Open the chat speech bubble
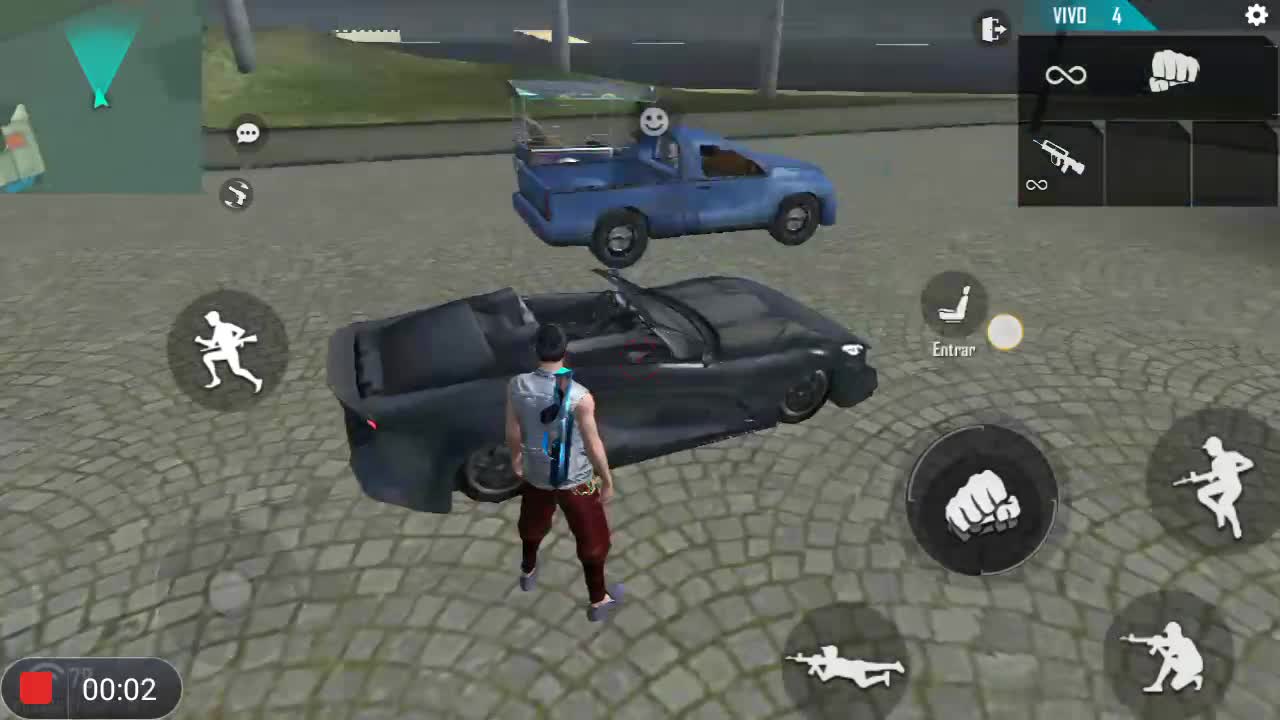Screen dimensions: 1280x720 248,133
